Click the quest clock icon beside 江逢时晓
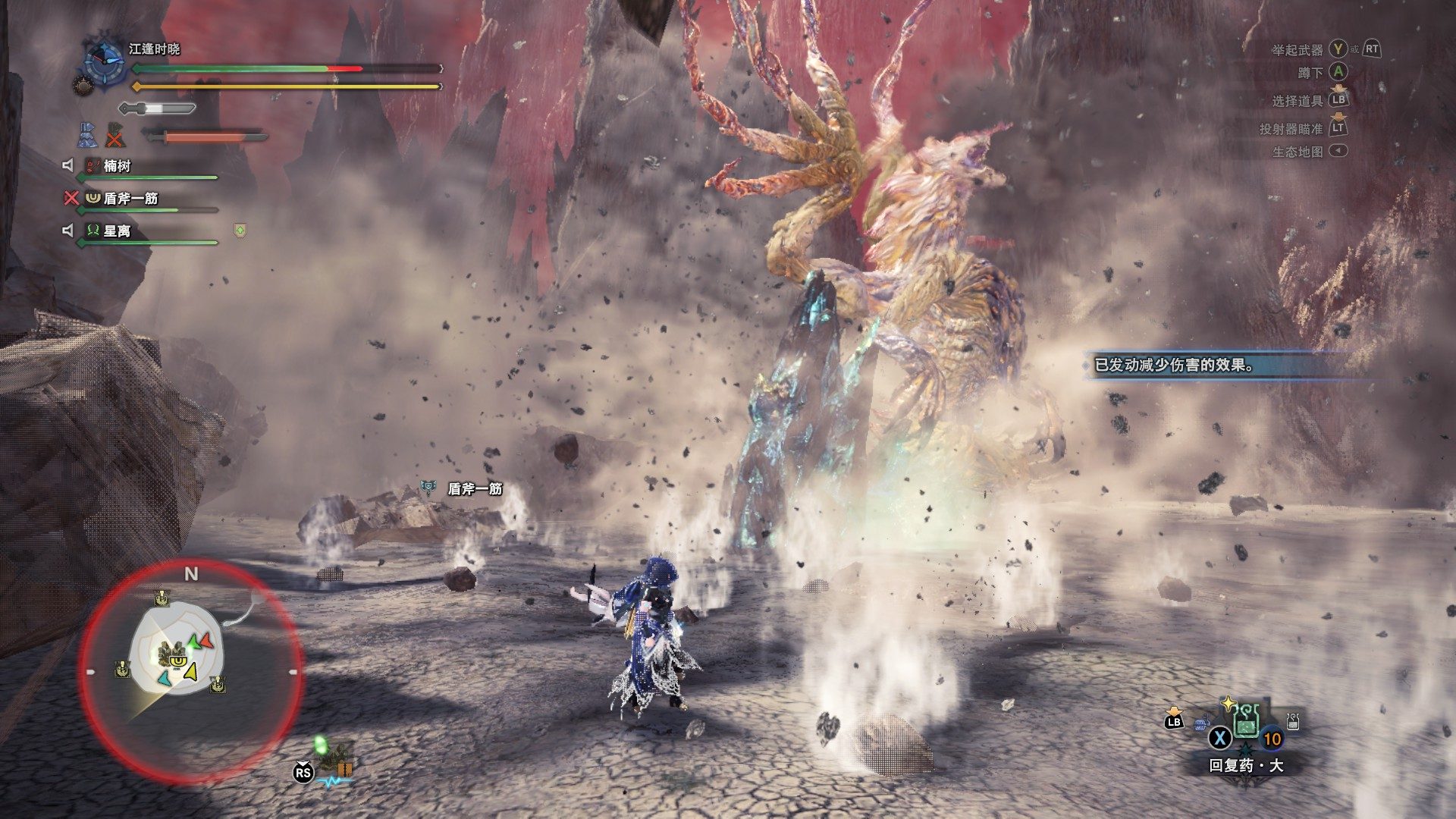 click(104, 61)
